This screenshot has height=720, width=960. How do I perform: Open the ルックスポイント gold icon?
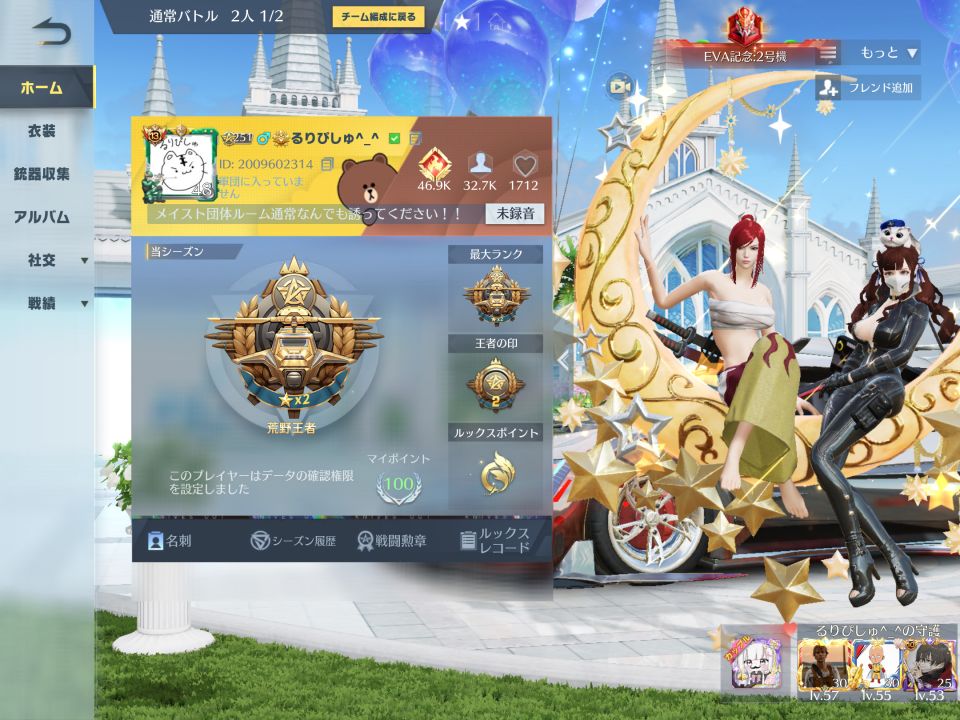coord(495,473)
